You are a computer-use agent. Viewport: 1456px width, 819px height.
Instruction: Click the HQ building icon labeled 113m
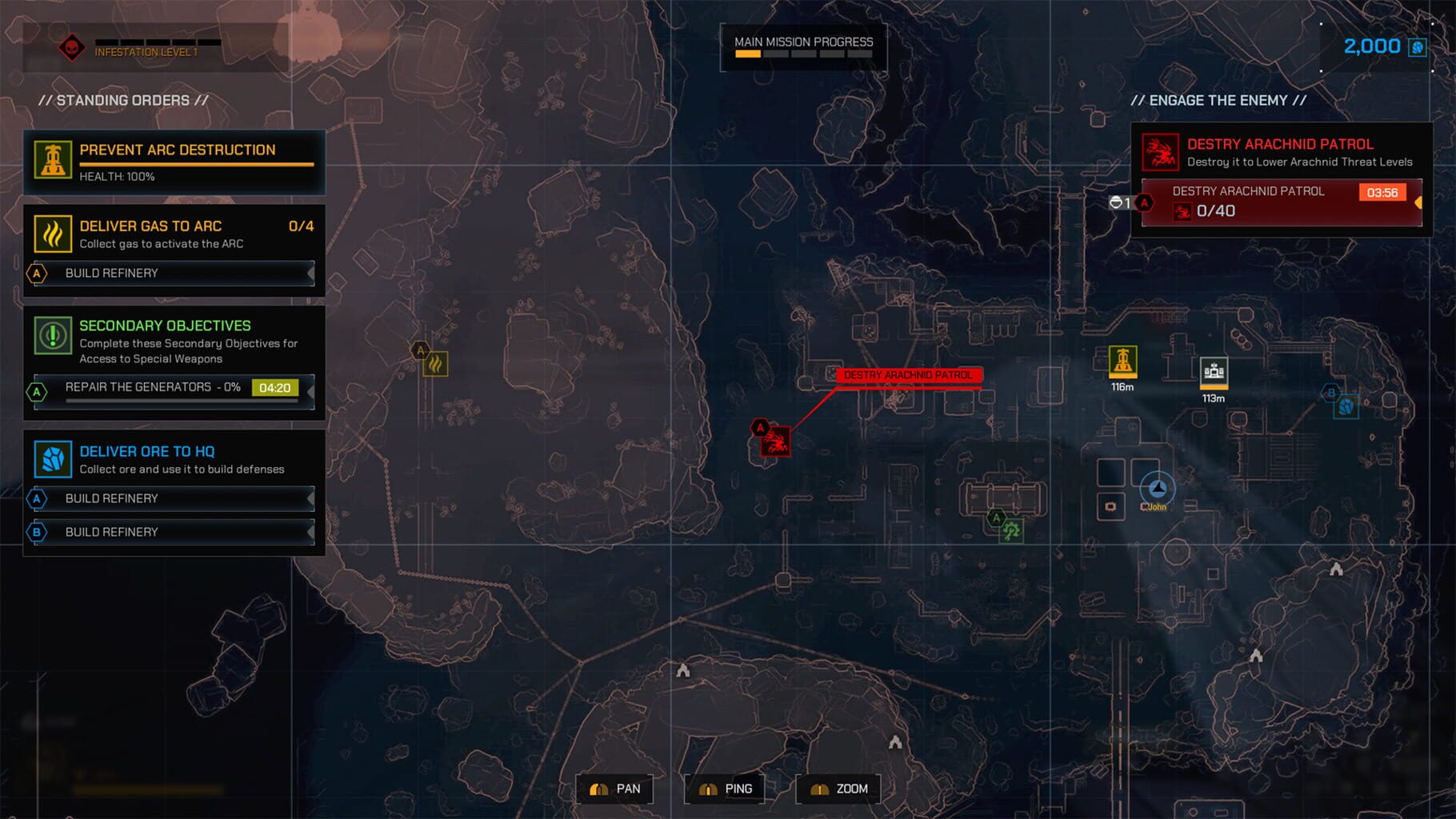[x=1214, y=370]
